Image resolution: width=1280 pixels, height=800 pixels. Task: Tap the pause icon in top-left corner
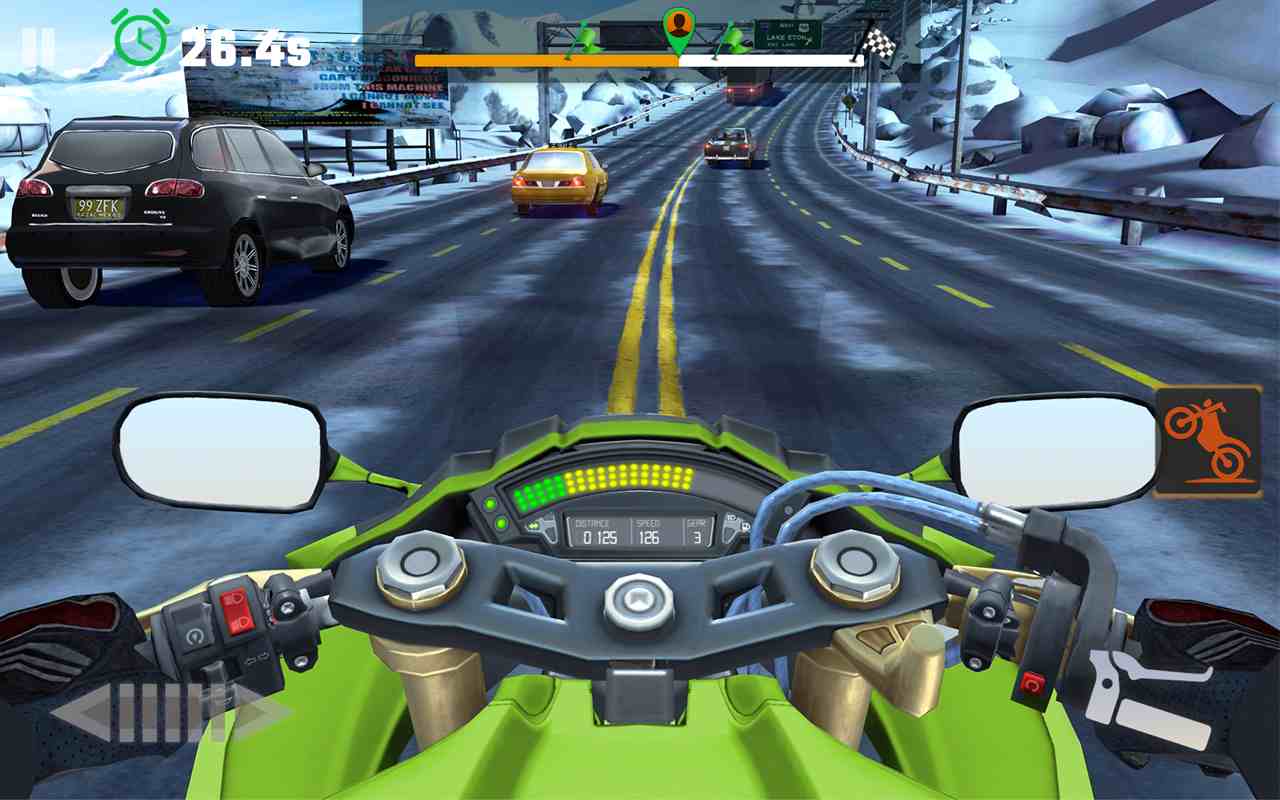39,40
